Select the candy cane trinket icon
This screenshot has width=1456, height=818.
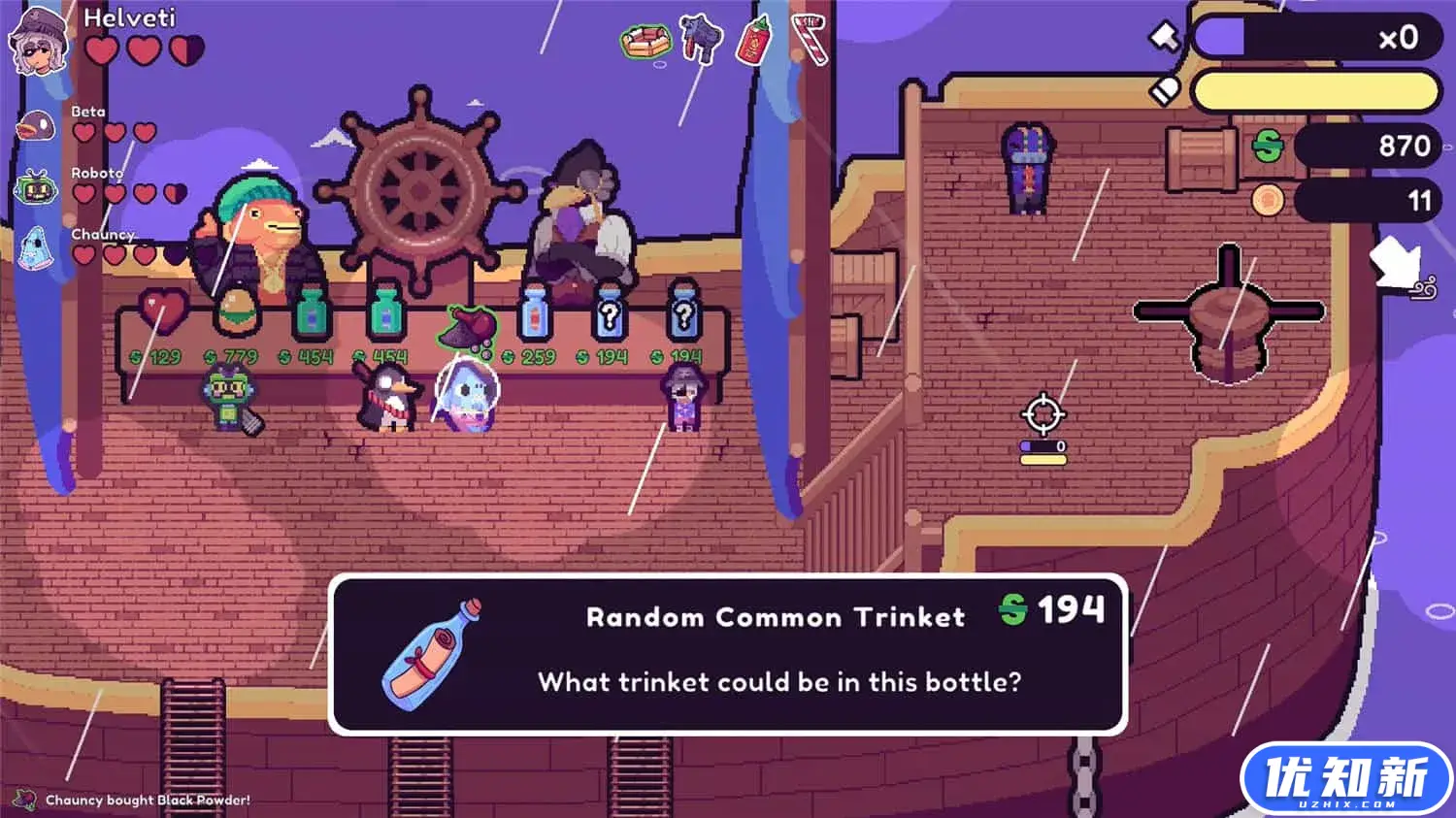tap(811, 39)
